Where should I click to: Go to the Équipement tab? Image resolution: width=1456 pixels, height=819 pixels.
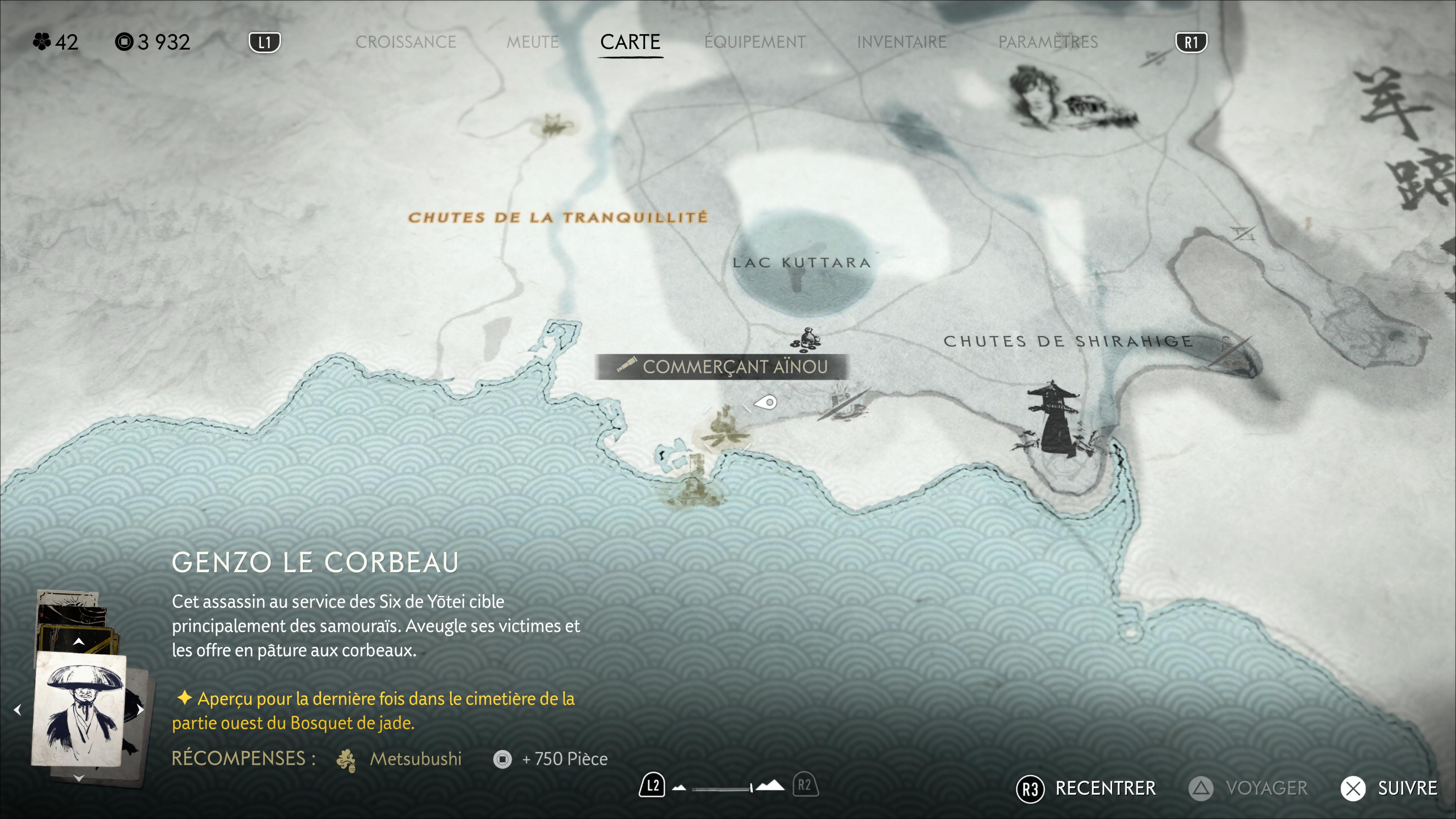click(x=755, y=42)
